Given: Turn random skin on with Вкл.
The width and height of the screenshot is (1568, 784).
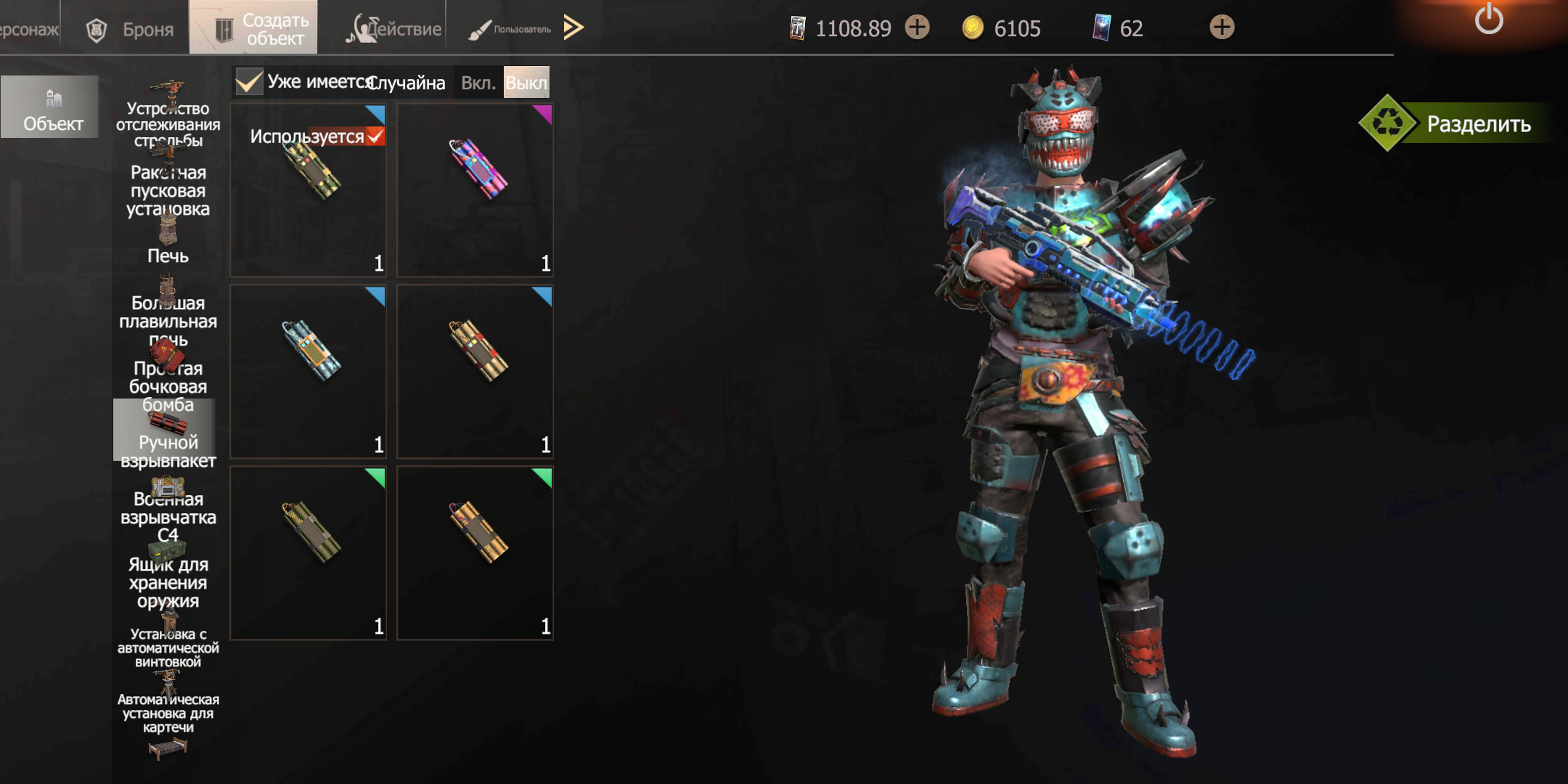Looking at the screenshot, I should pos(478,83).
